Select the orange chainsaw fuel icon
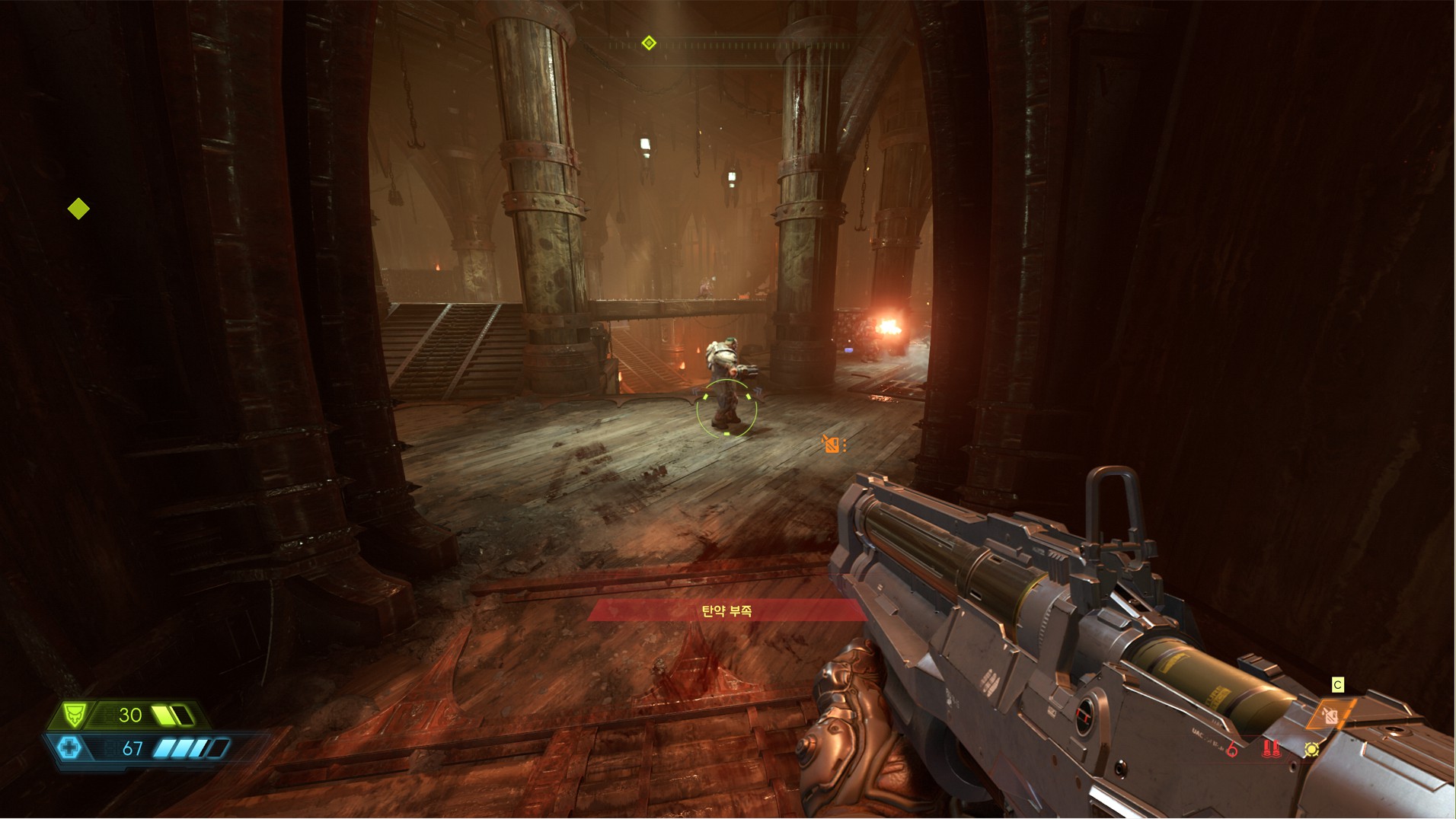This screenshot has width=1456, height=819. pos(1331,715)
